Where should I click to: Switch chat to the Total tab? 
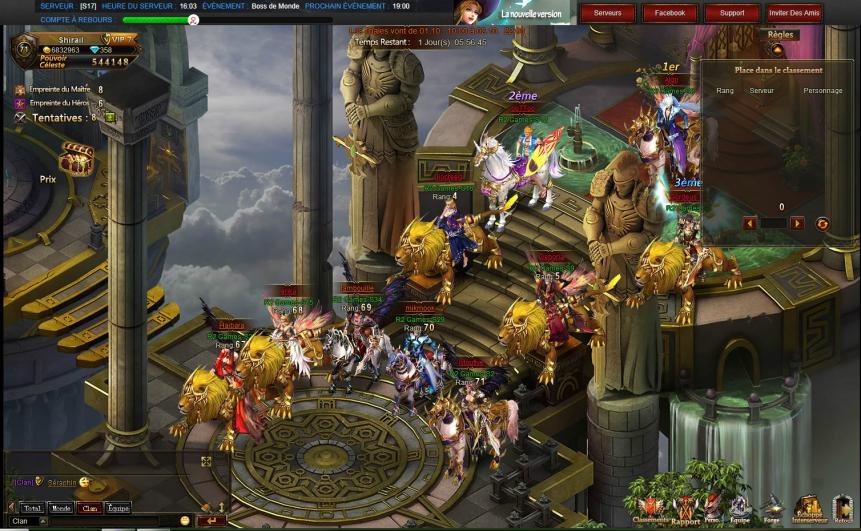(x=32, y=508)
